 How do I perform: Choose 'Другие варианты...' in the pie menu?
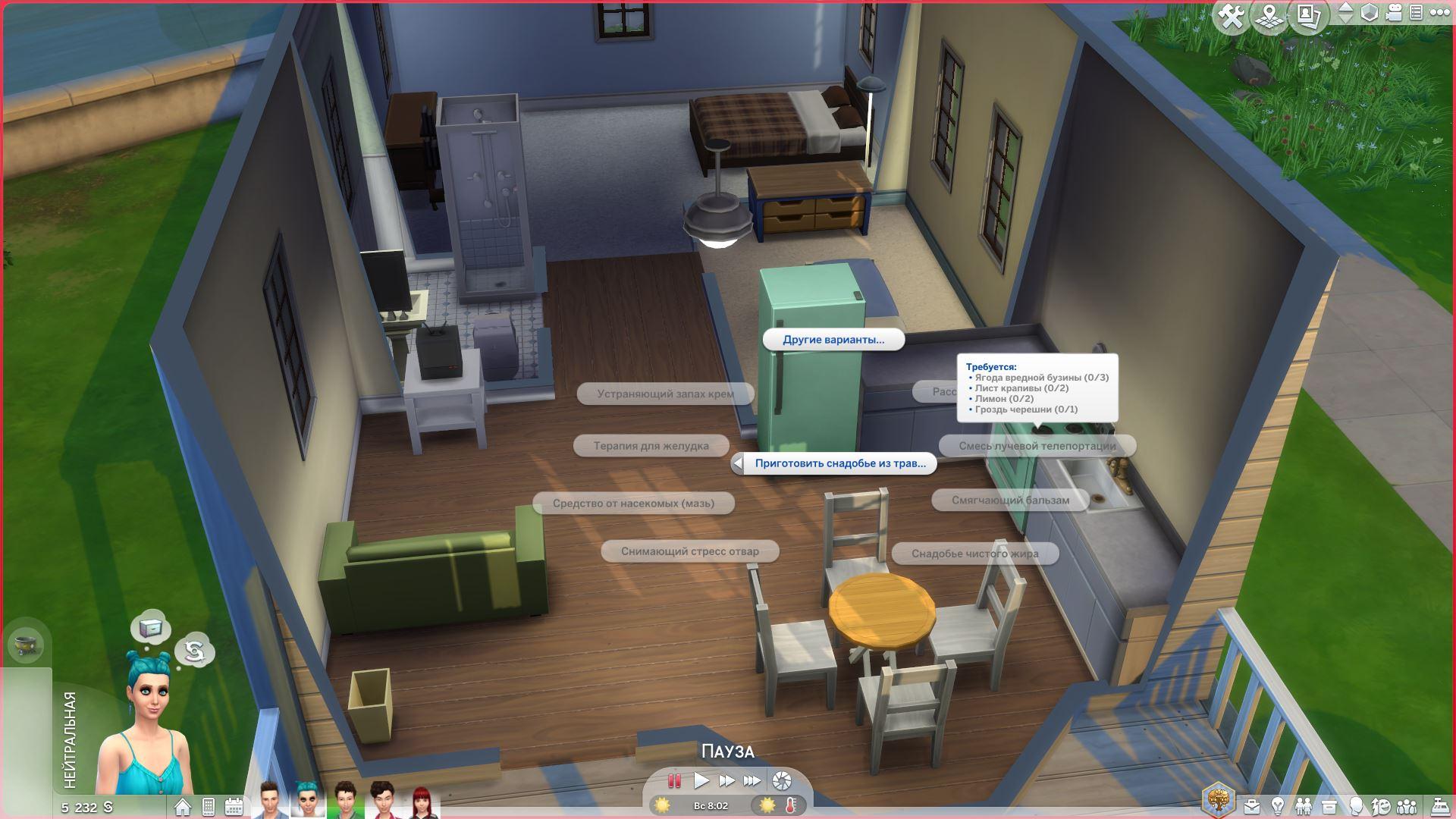(x=833, y=340)
